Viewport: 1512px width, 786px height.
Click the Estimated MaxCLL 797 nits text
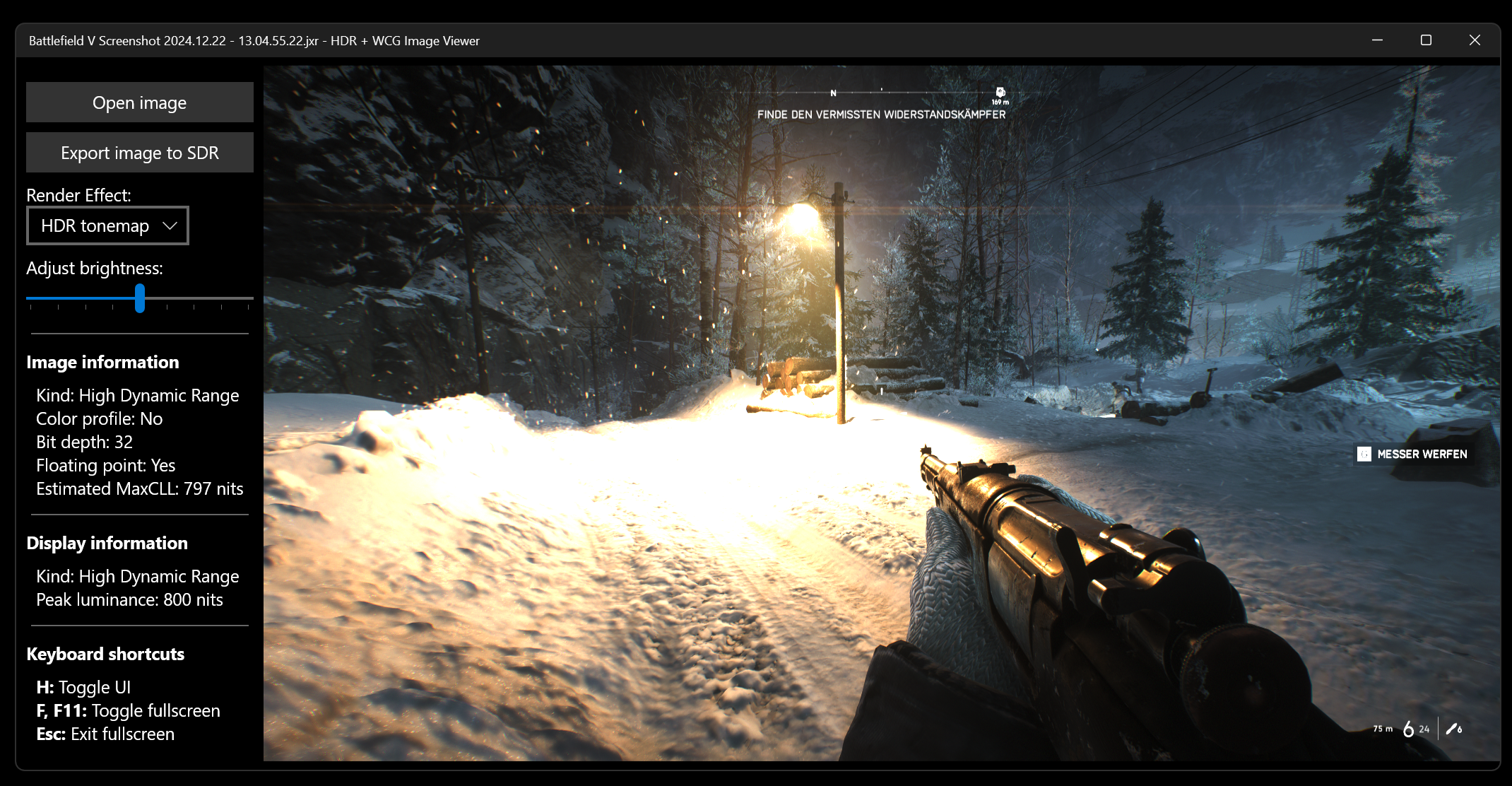pyautogui.click(x=139, y=488)
